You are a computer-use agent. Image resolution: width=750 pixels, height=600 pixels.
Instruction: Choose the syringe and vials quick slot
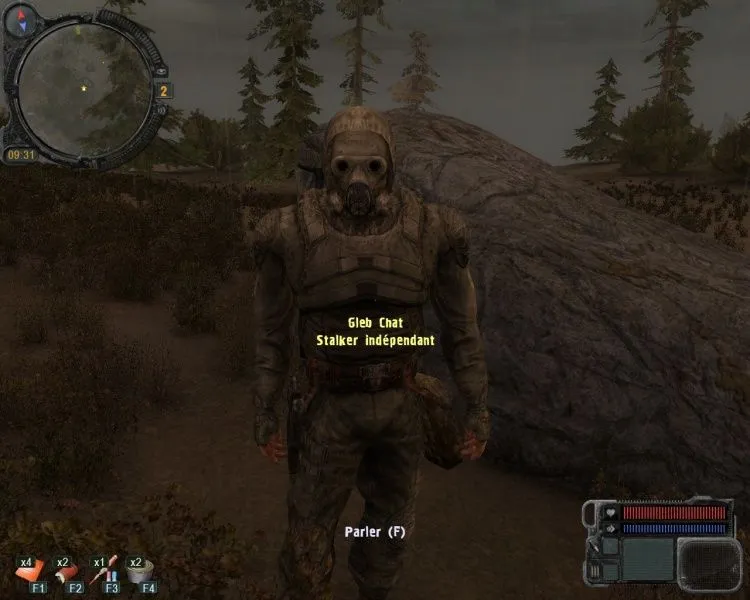(x=105, y=571)
